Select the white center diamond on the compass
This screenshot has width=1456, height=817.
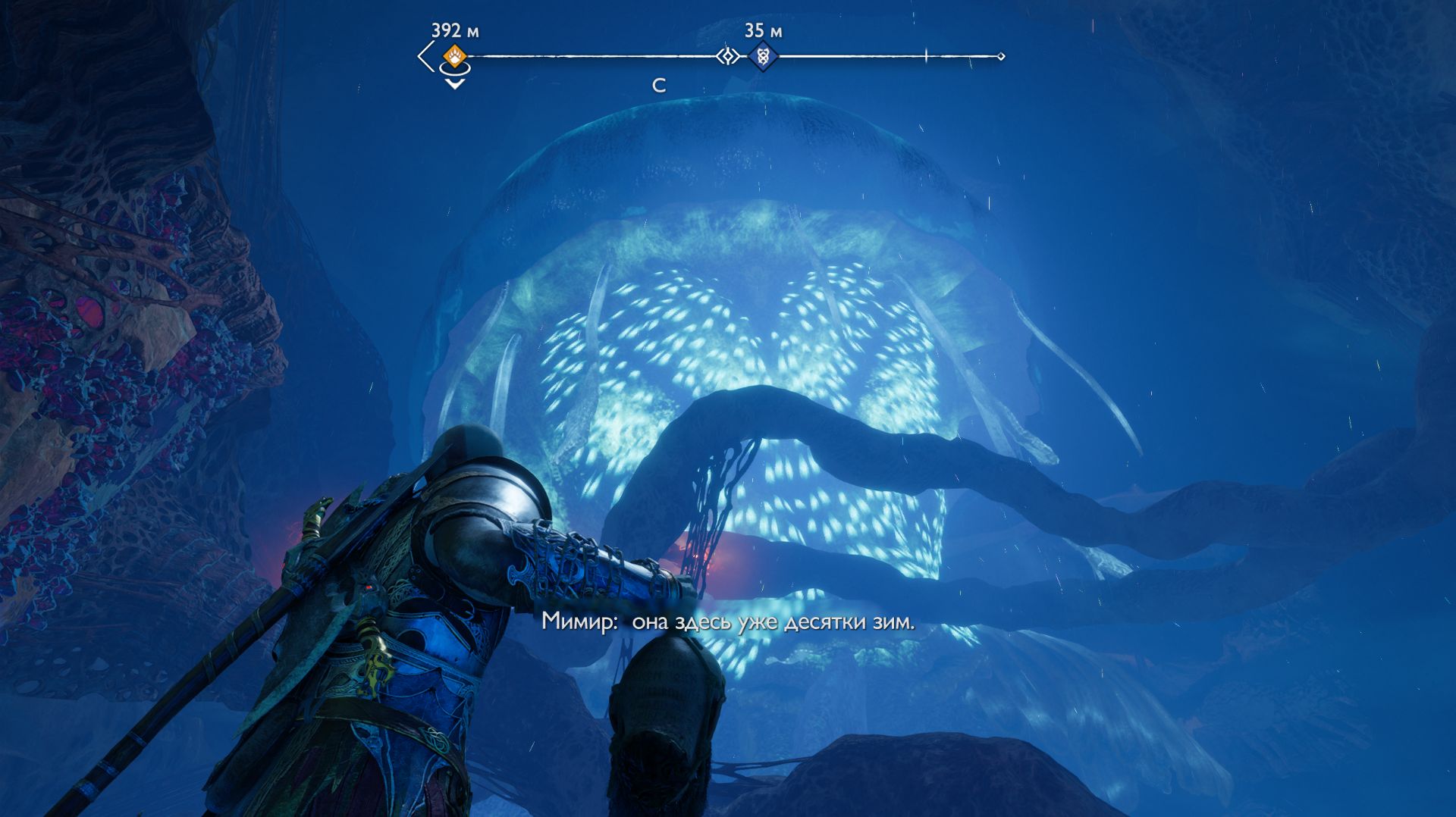[728, 56]
